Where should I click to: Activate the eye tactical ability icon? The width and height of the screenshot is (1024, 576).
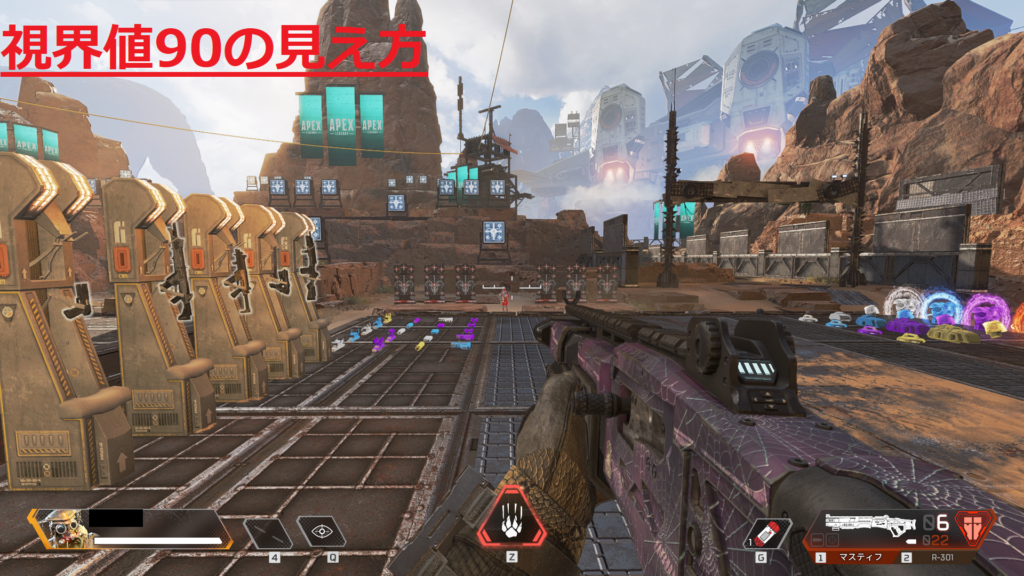(321, 533)
